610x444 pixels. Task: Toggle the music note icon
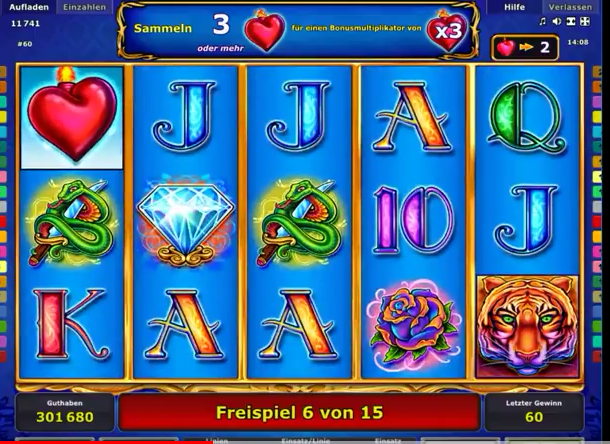tap(543, 21)
